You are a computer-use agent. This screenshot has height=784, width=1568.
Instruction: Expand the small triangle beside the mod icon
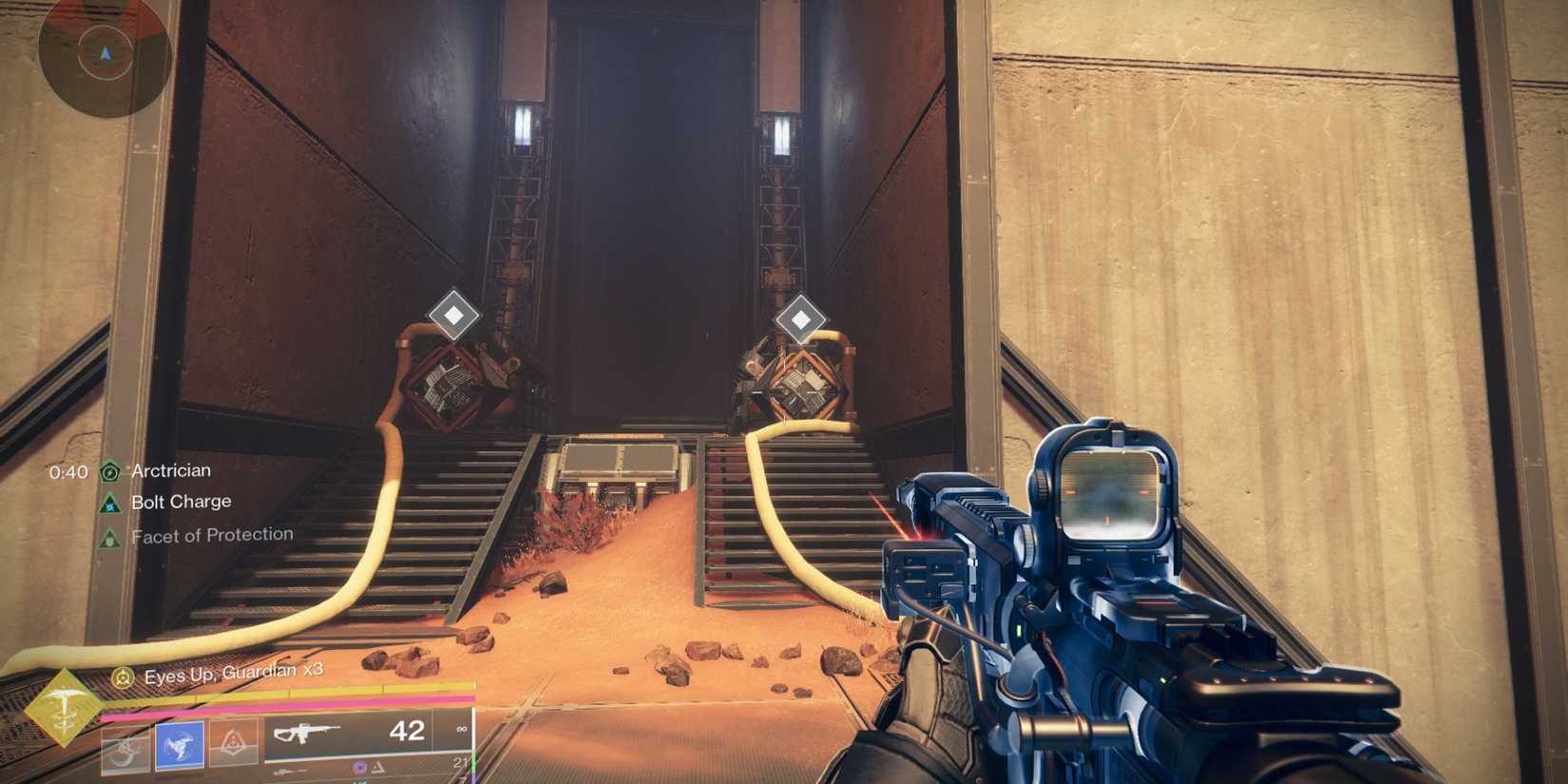click(377, 766)
